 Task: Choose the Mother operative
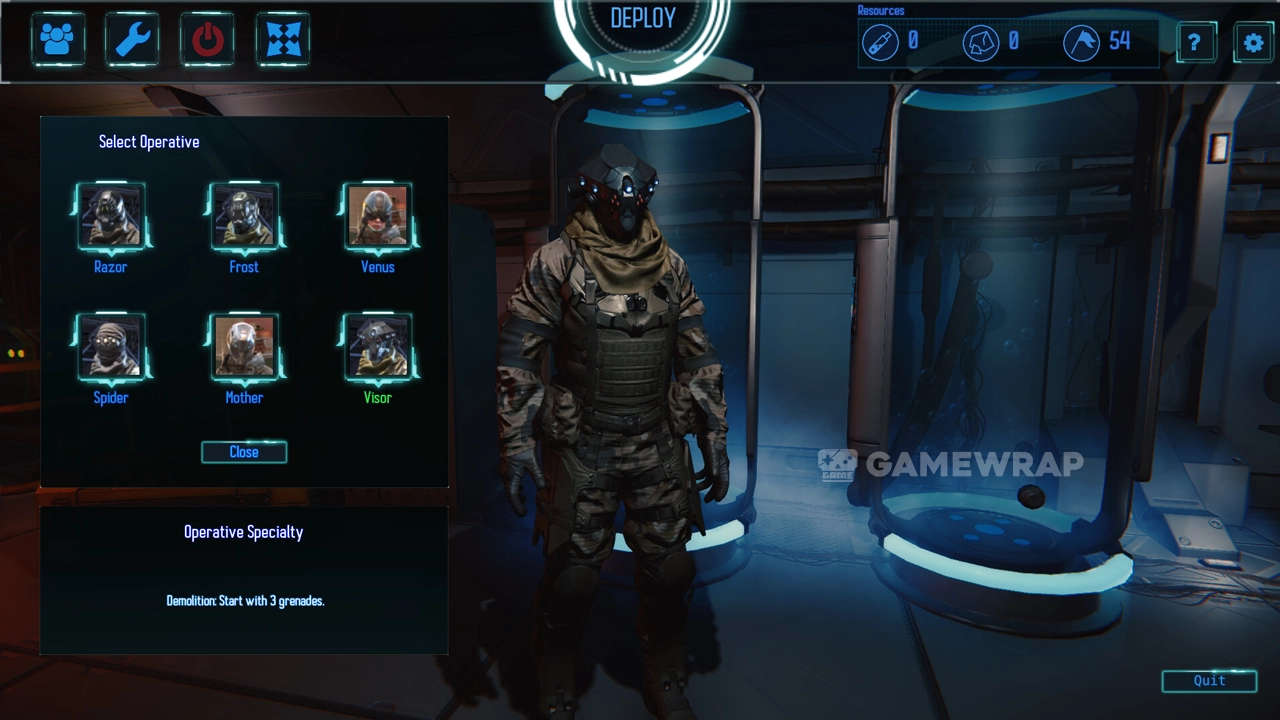[x=244, y=347]
